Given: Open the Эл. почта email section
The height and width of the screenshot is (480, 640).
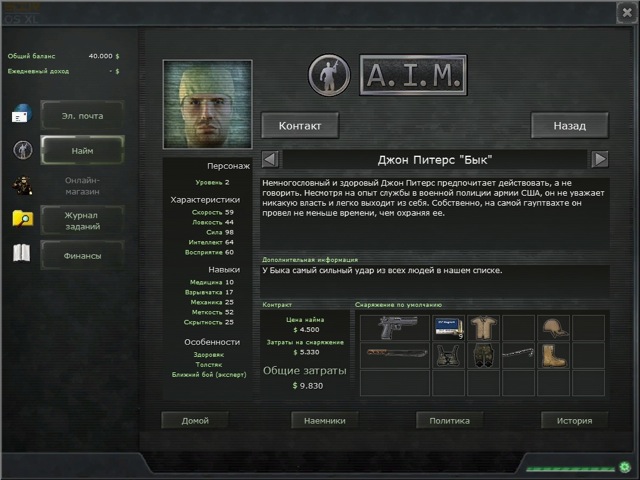Looking at the screenshot, I should (82, 116).
